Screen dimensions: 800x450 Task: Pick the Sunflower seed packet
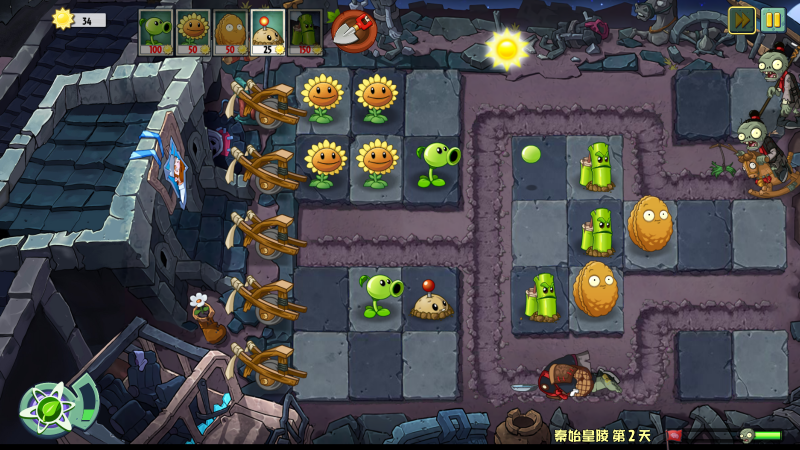click(x=192, y=32)
